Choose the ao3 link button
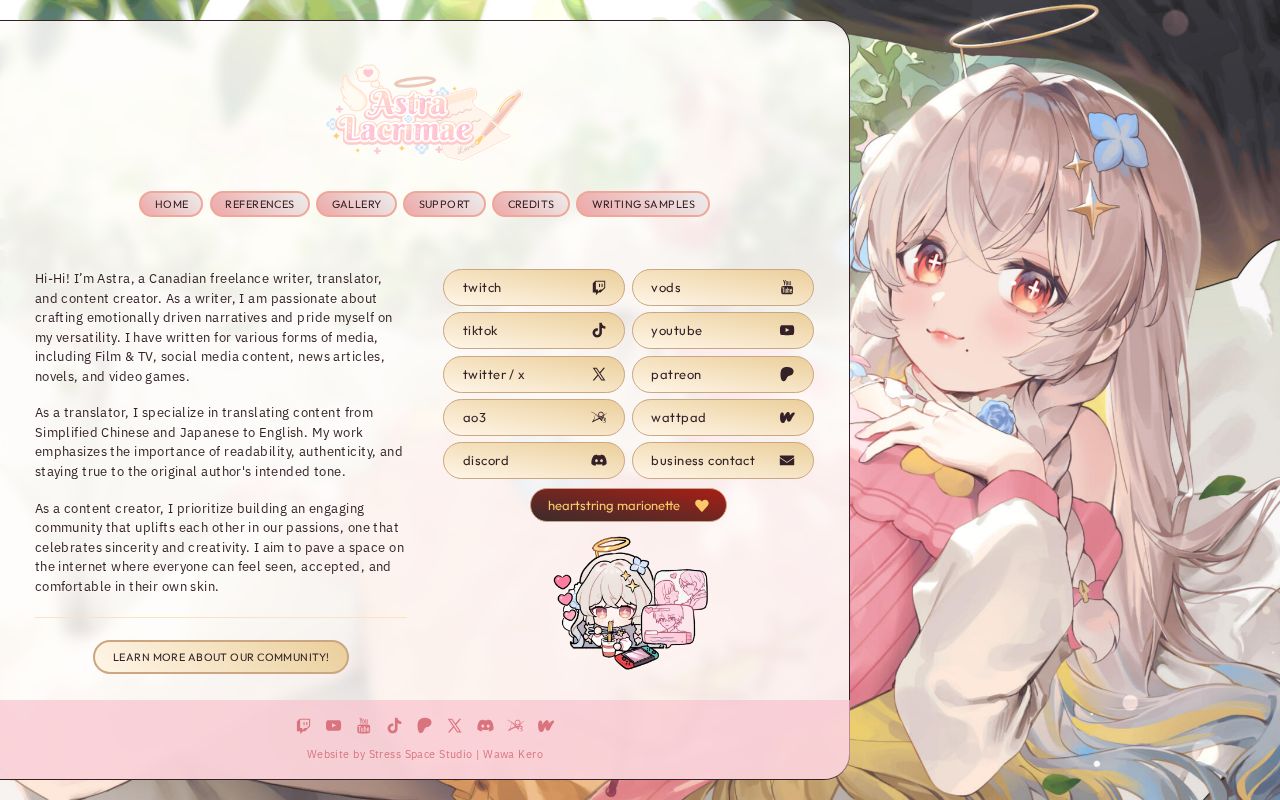Viewport: 1280px width, 800px height. 533,418
